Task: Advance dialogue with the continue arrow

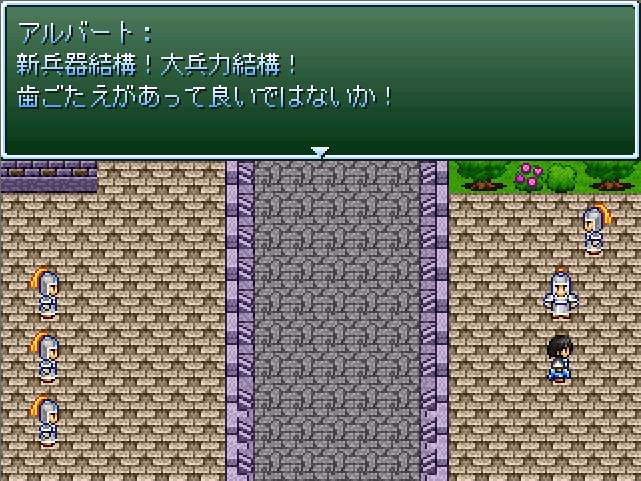Action: (320, 152)
